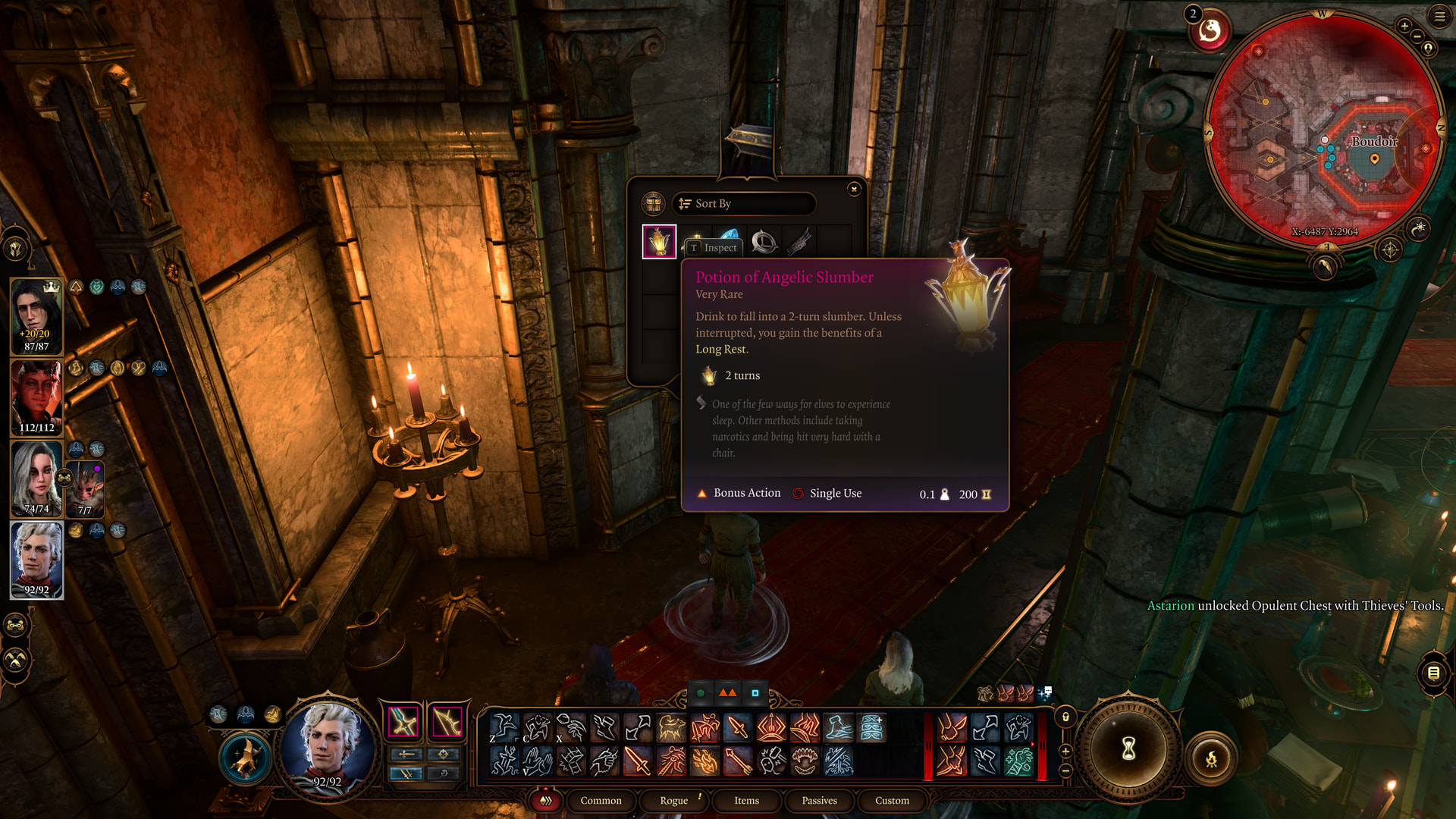
Task: Close the Opulent Chest loot window
Action: (x=854, y=189)
